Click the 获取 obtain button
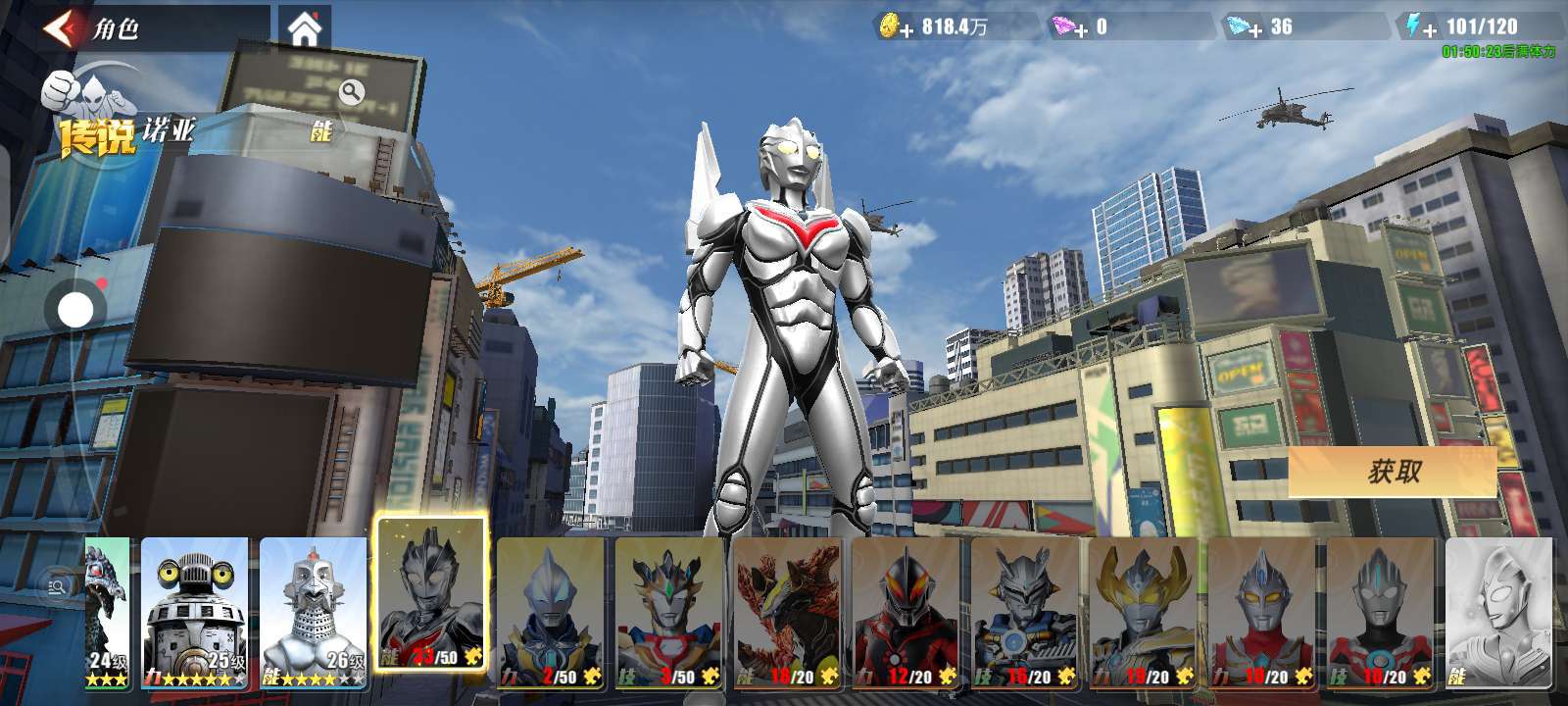The height and width of the screenshot is (706, 1568). (x=1393, y=472)
